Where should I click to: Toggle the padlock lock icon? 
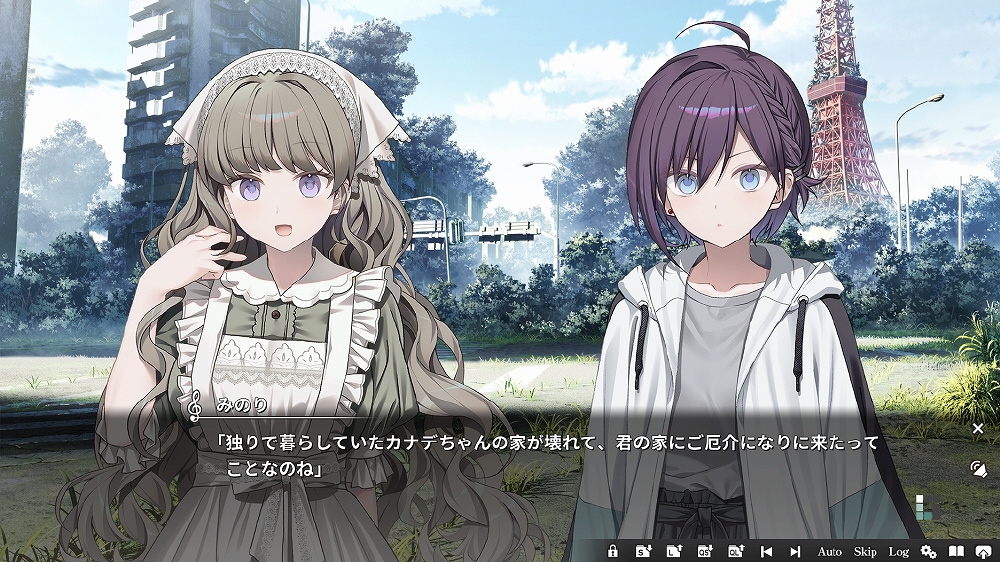pos(613,551)
